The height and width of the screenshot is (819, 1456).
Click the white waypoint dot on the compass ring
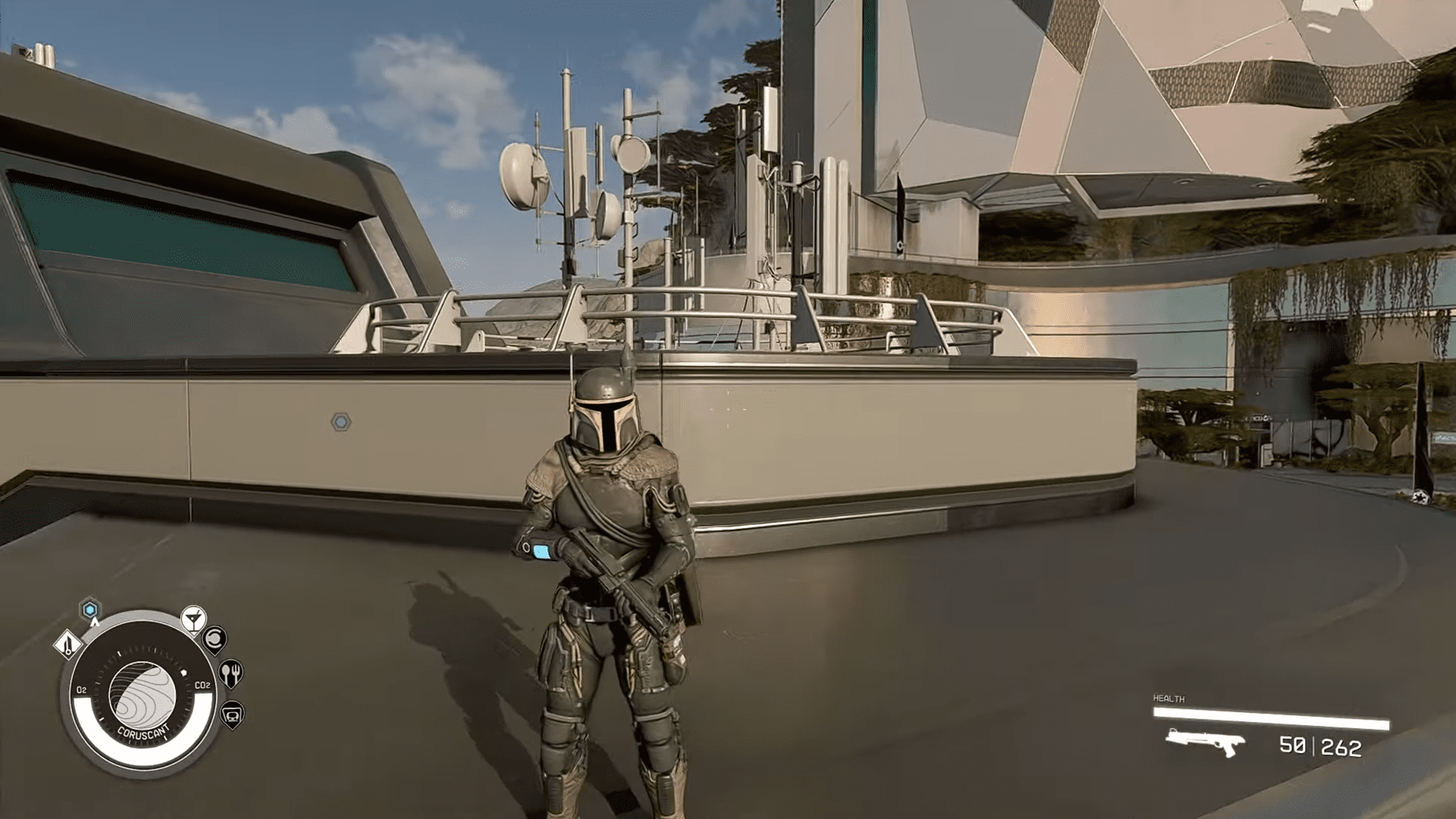pos(184,671)
